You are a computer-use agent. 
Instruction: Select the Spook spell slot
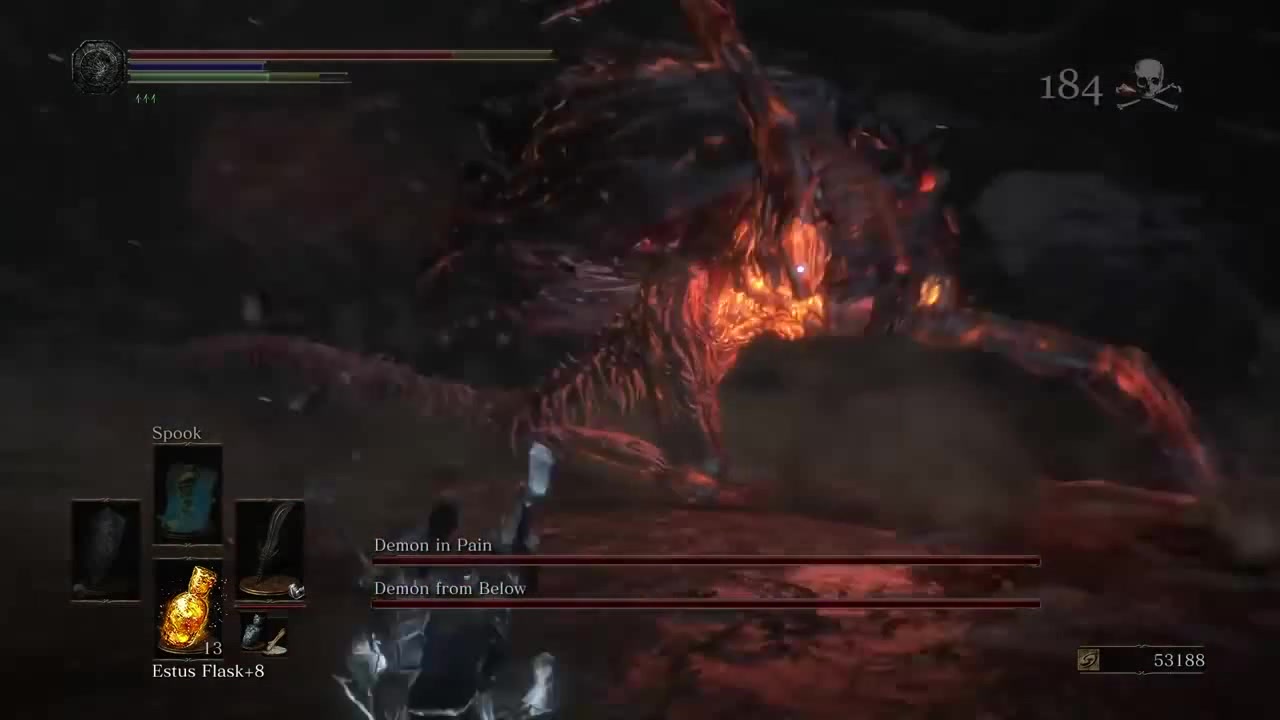(x=187, y=494)
